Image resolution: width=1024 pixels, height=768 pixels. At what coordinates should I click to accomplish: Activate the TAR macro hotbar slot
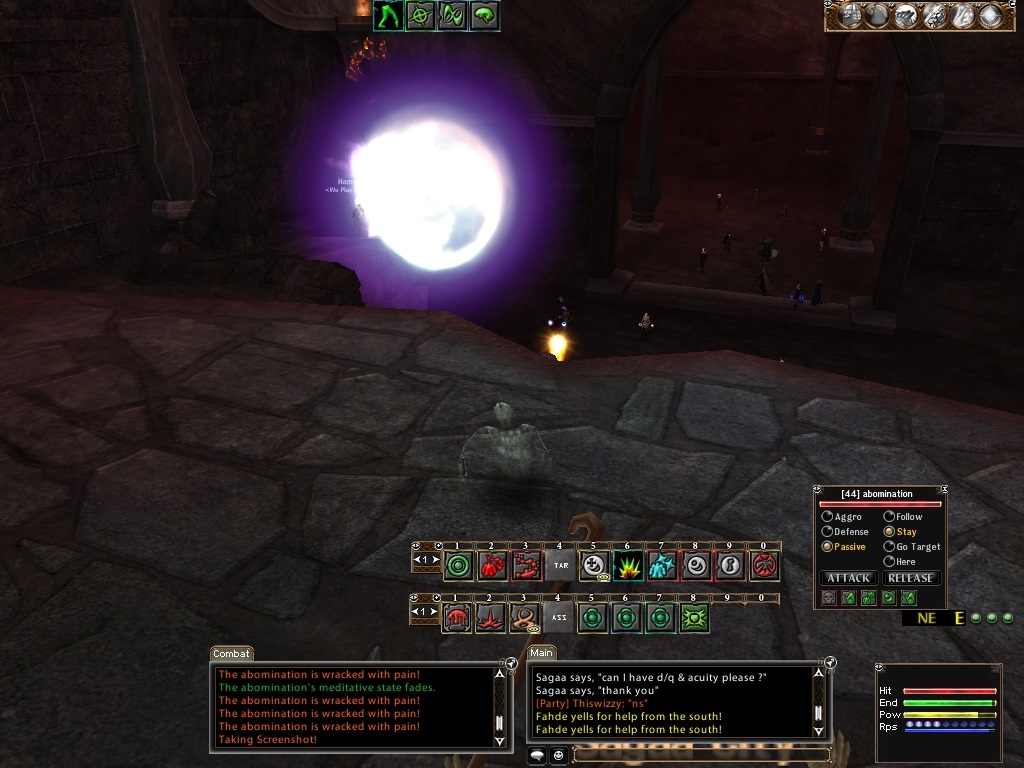point(560,566)
